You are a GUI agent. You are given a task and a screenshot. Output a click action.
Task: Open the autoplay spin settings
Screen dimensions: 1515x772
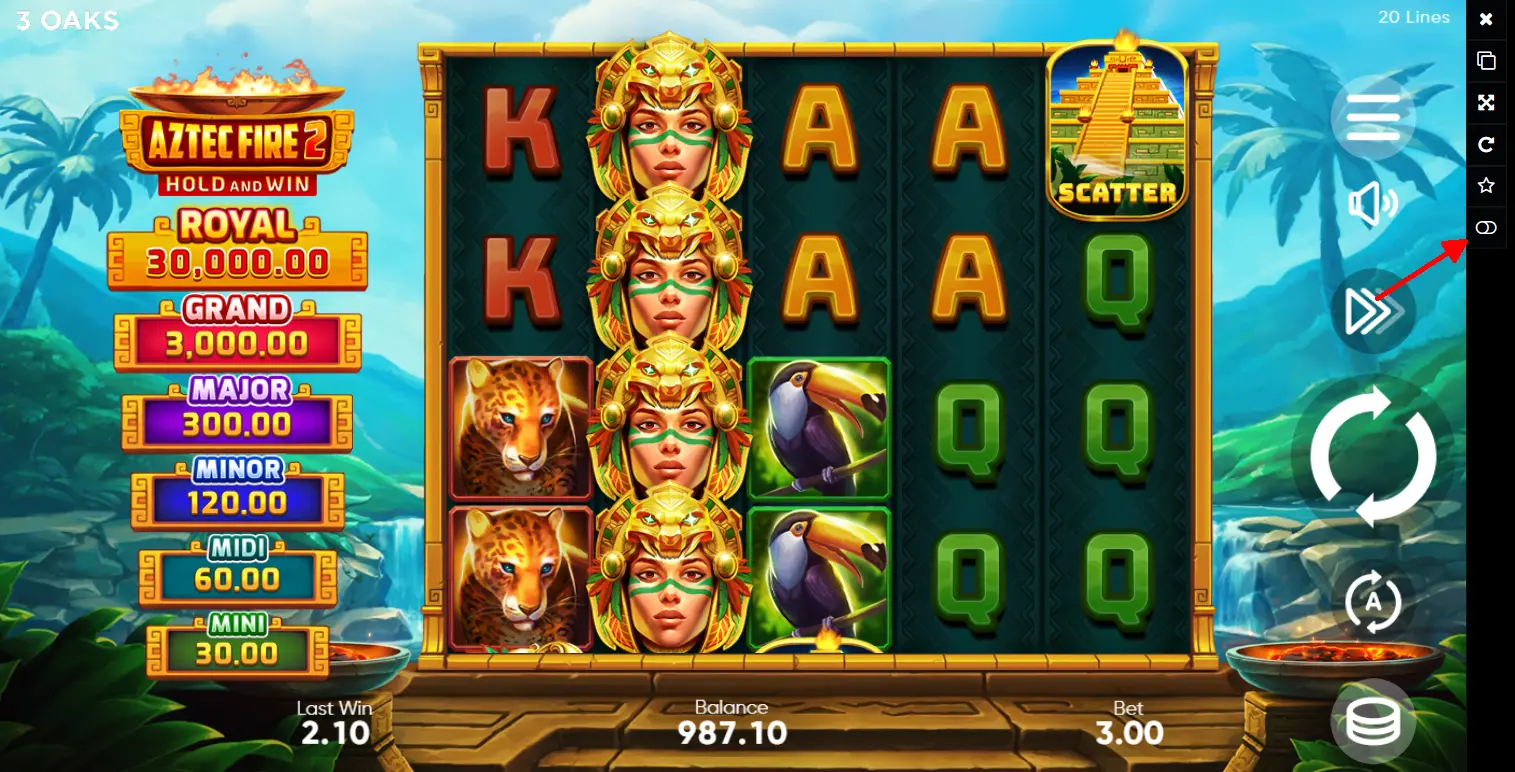click(x=1373, y=602)
